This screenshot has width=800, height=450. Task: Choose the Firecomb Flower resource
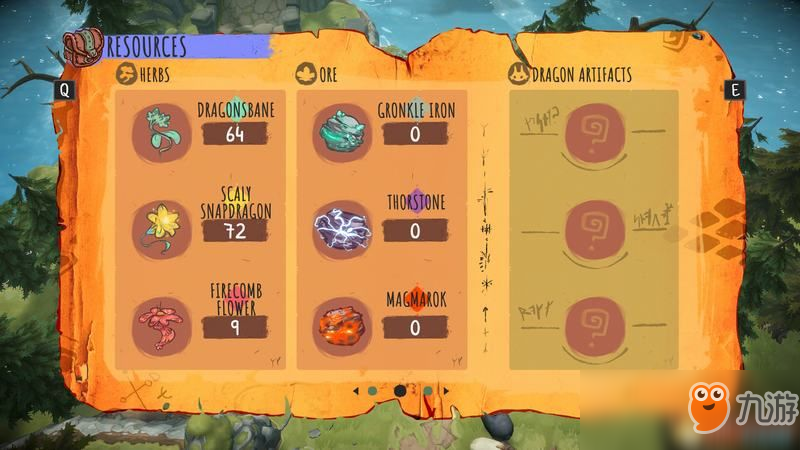coord(160,323)
